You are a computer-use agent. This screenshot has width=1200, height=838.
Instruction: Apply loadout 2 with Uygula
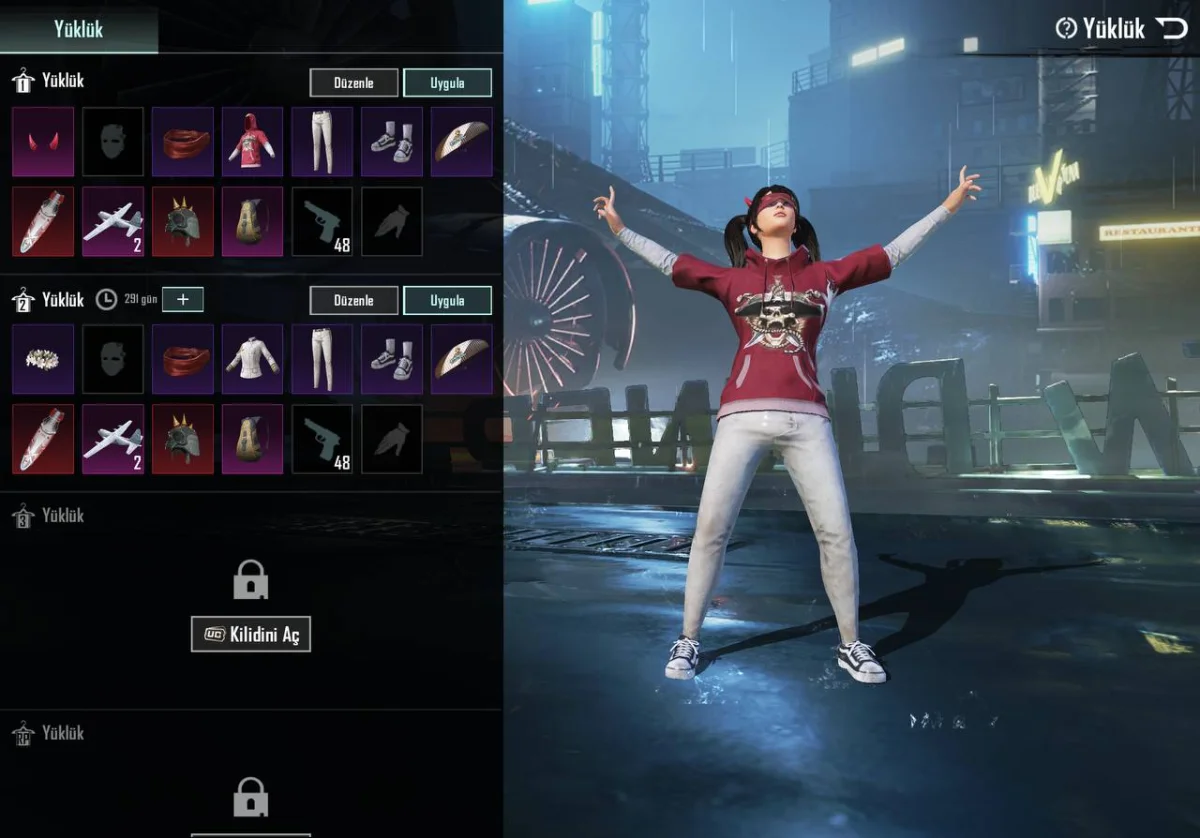click(447, 300)
